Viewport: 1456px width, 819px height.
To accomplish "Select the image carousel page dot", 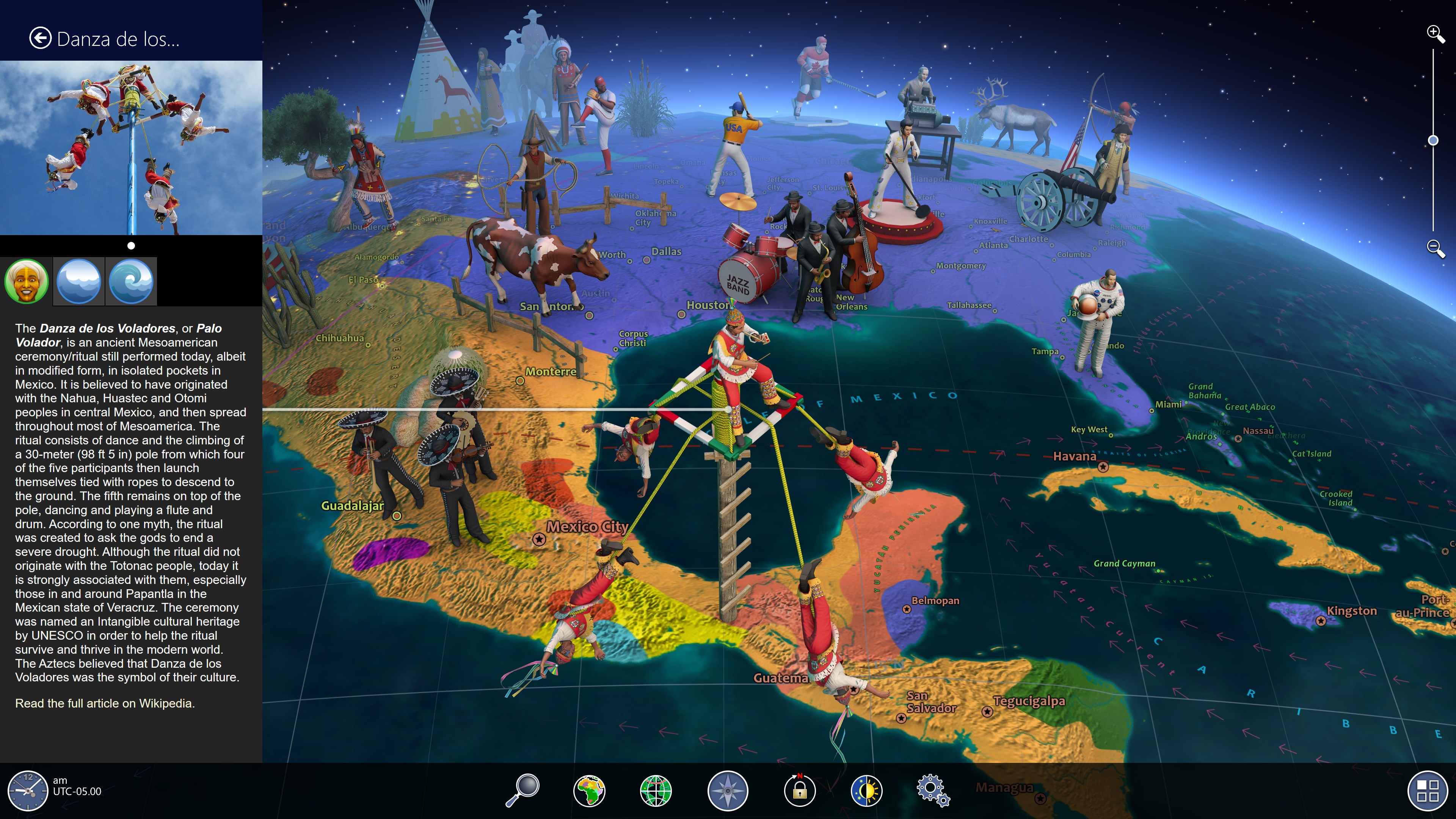I will [131, 245].
